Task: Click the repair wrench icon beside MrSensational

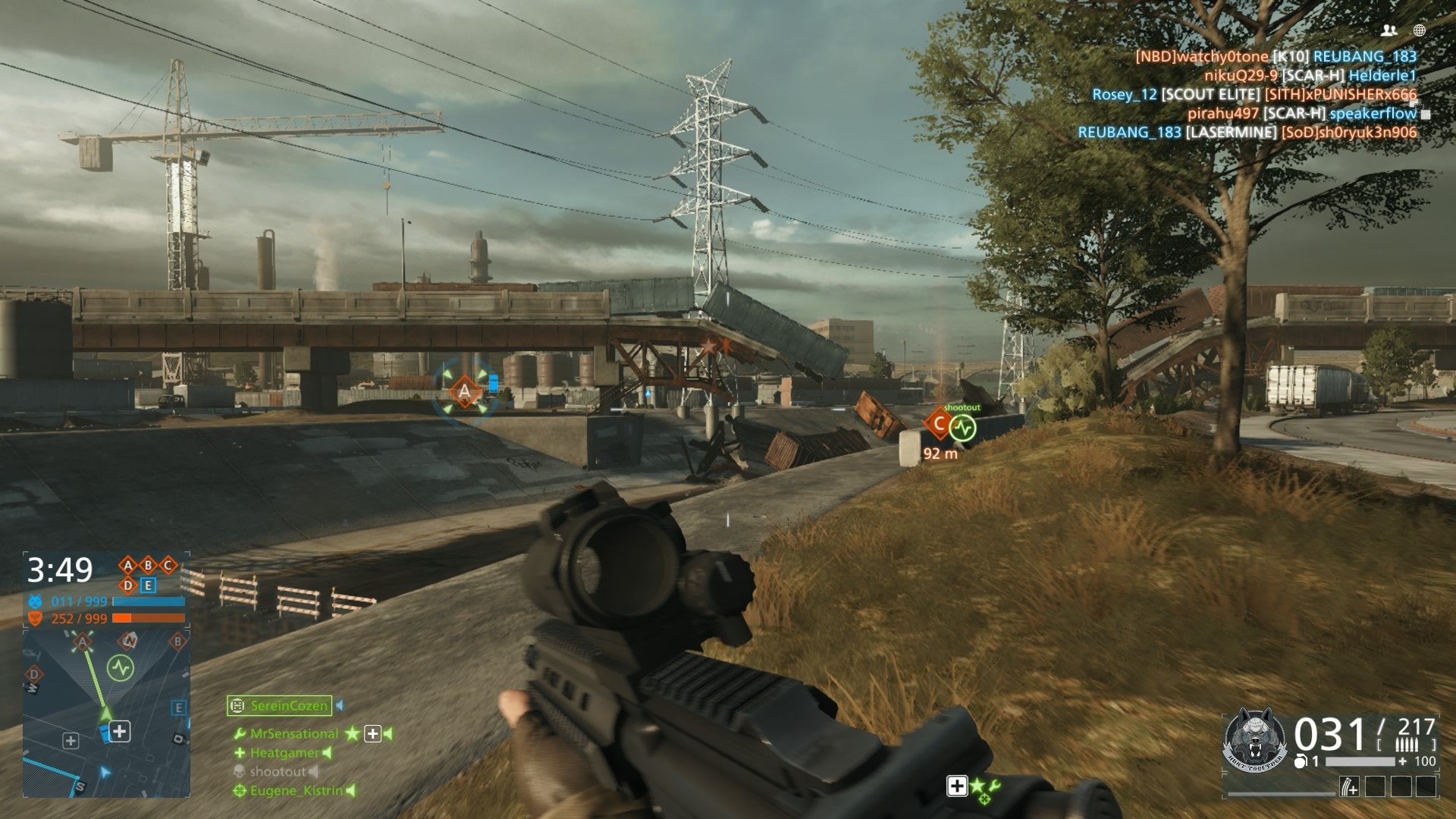Action: point(241,733)
